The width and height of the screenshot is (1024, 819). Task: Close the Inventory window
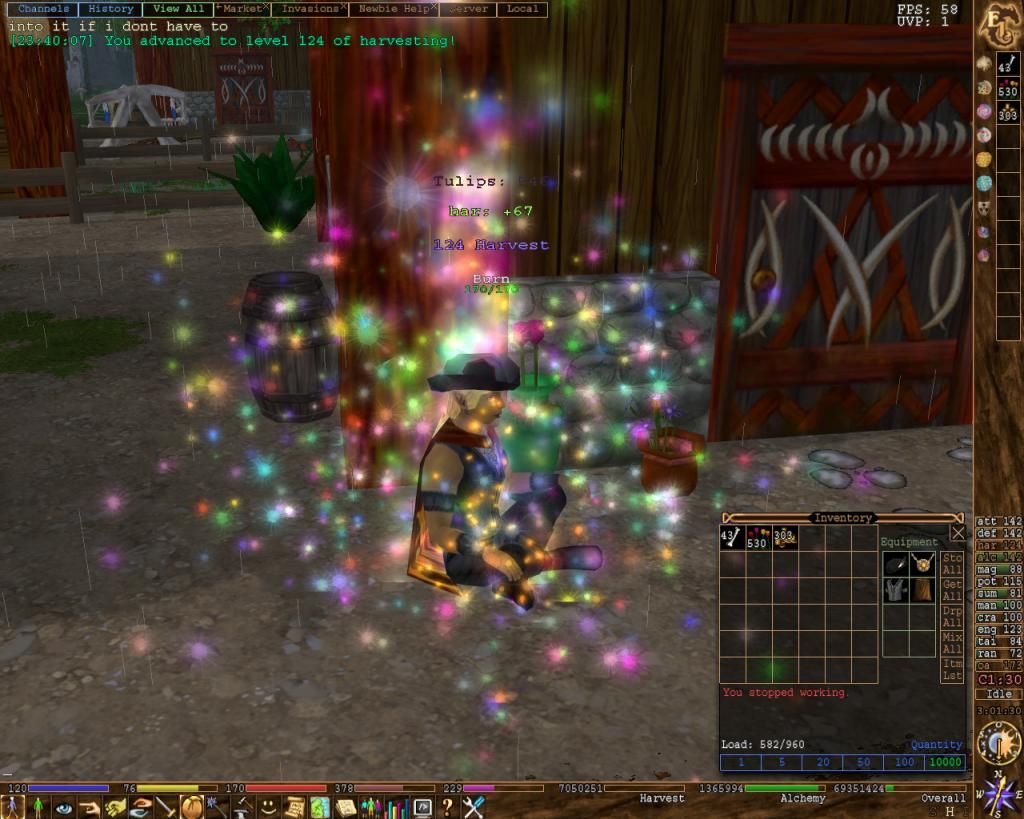(x=957, y=533)
